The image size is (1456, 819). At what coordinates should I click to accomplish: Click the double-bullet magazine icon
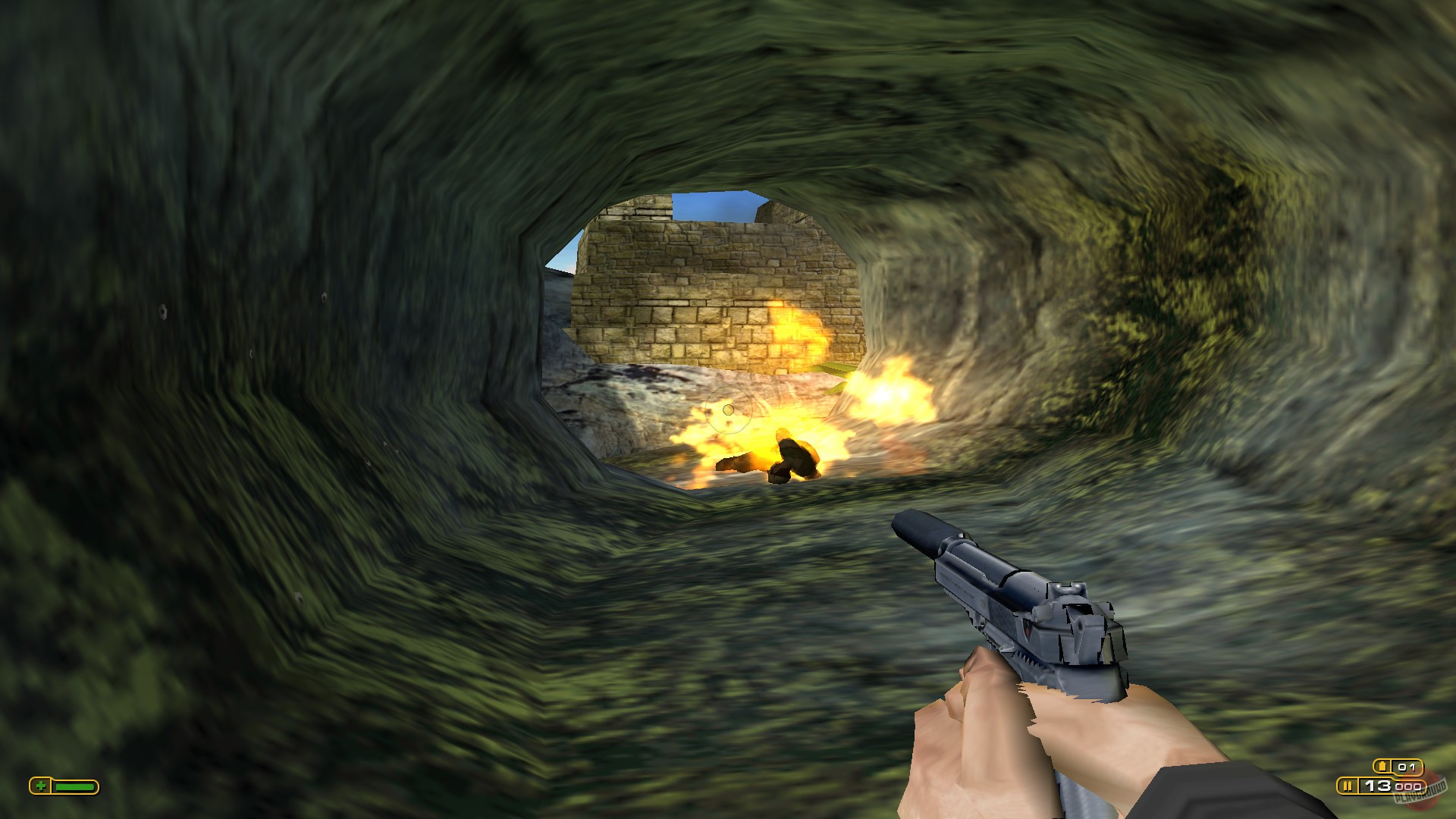click(x=1348, y=786)
